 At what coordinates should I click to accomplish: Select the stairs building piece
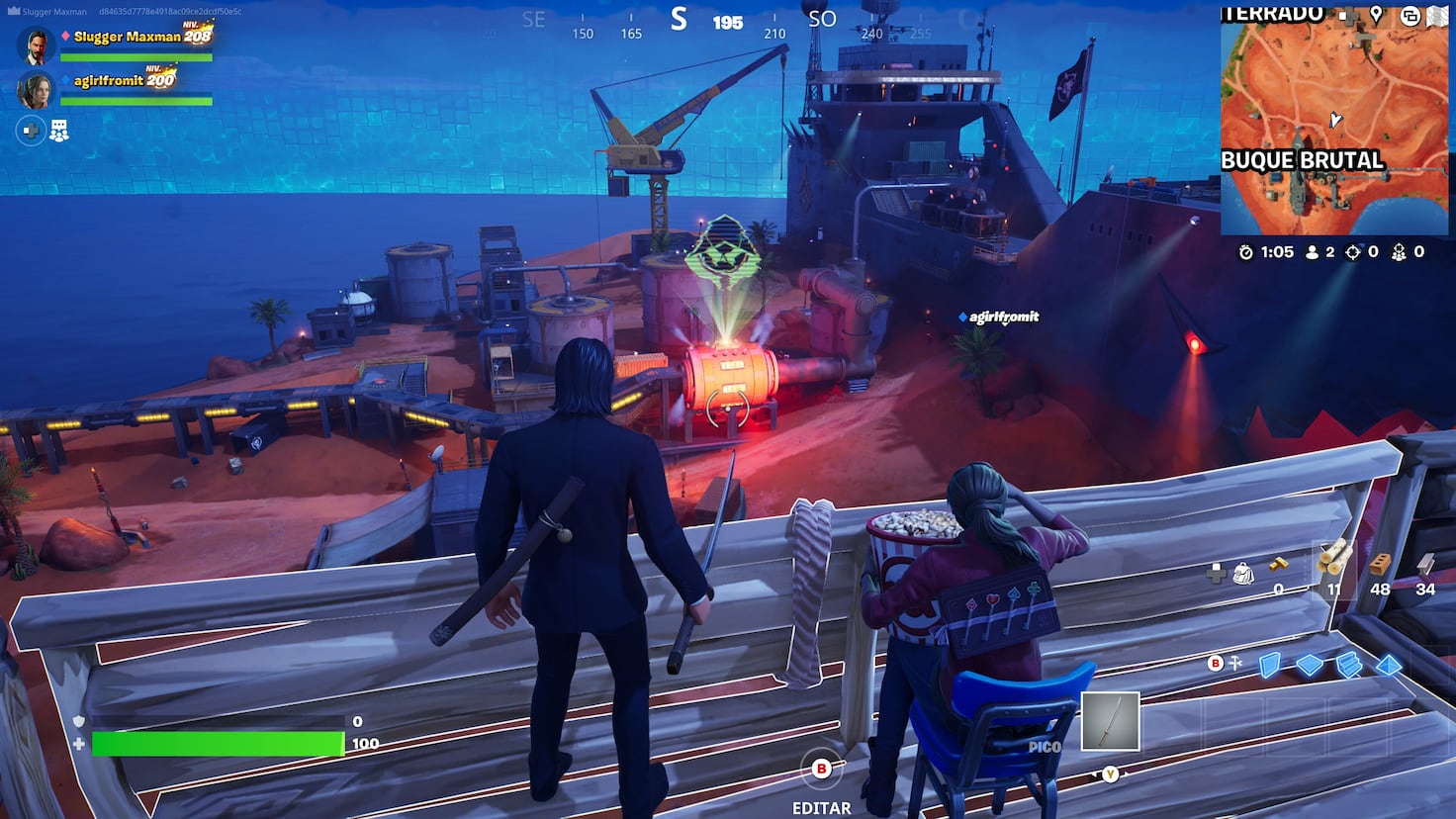tap(1348, 666)
